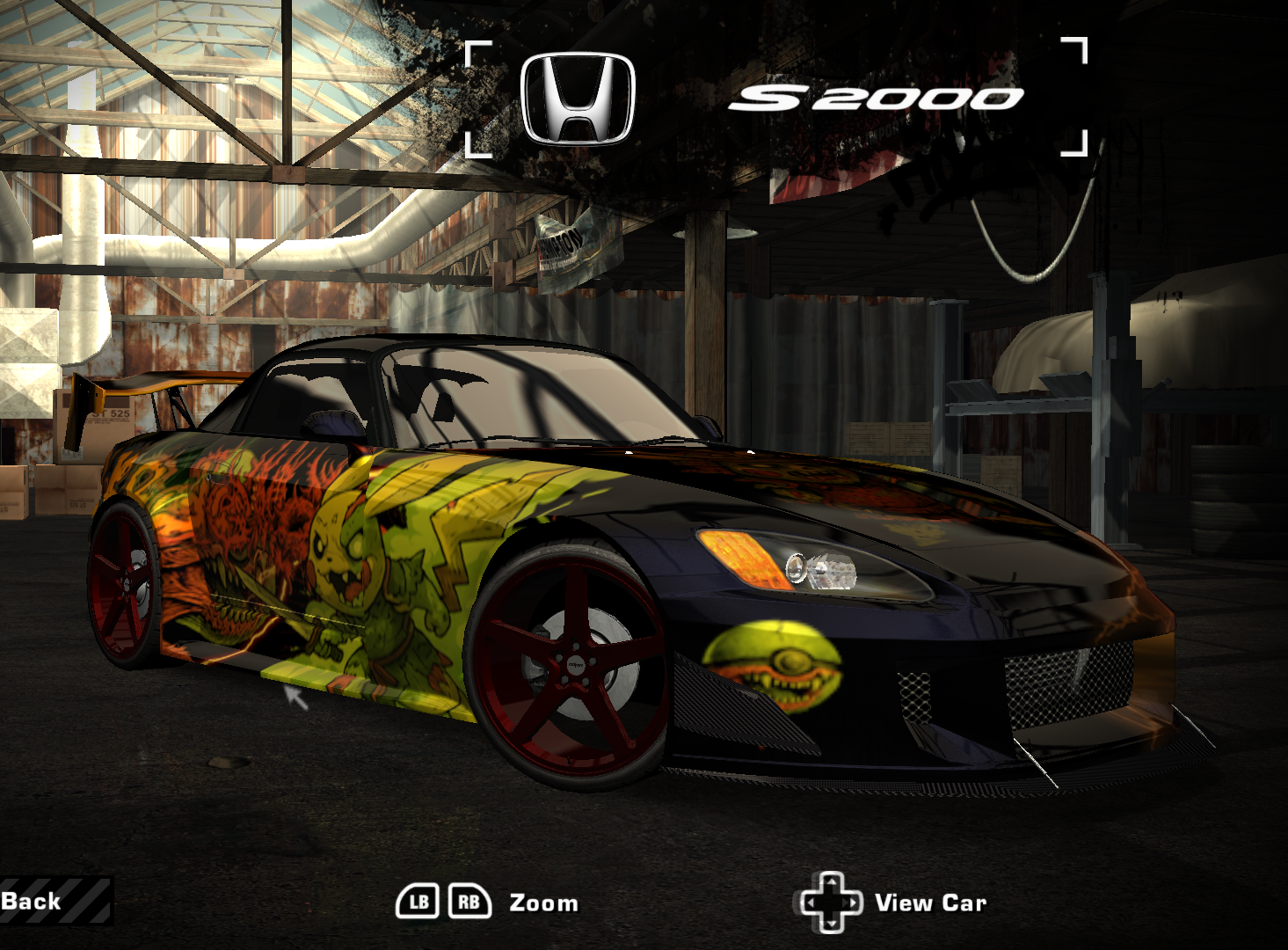Click the View Car text label
Screen dimensions: 1288x950
(931, 902)
